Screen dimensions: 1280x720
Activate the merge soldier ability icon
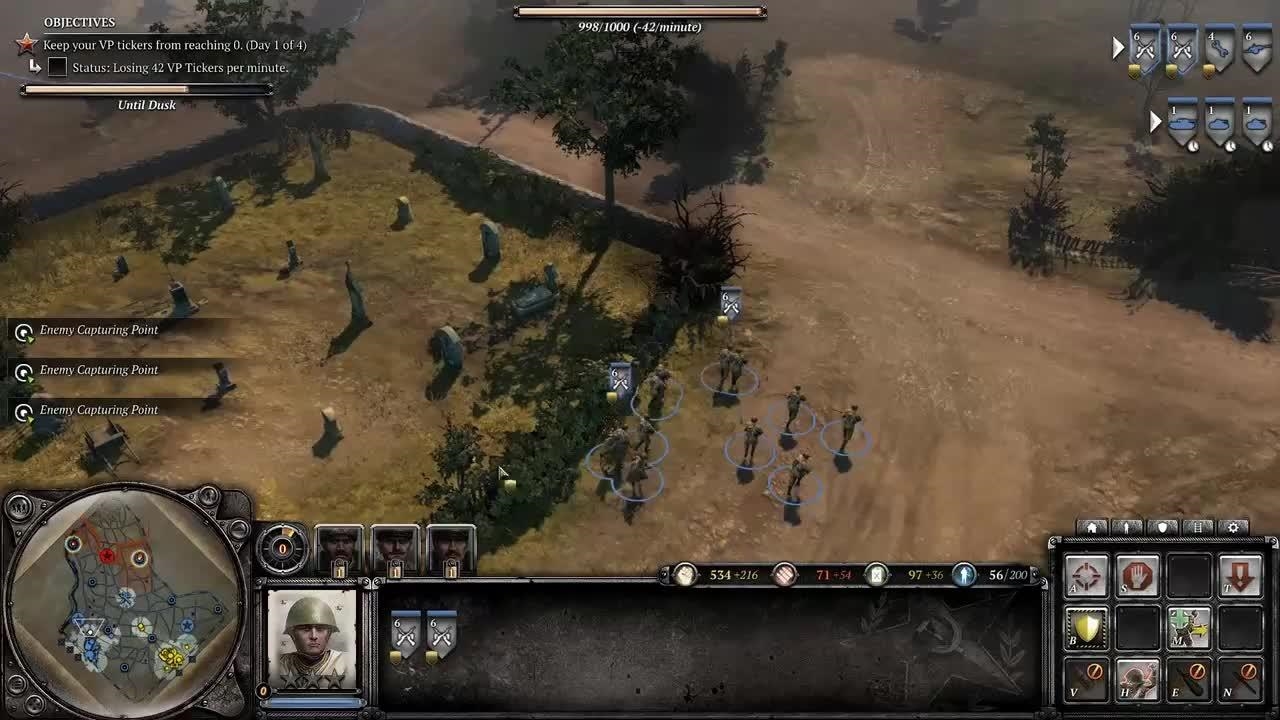[1189, 628]
